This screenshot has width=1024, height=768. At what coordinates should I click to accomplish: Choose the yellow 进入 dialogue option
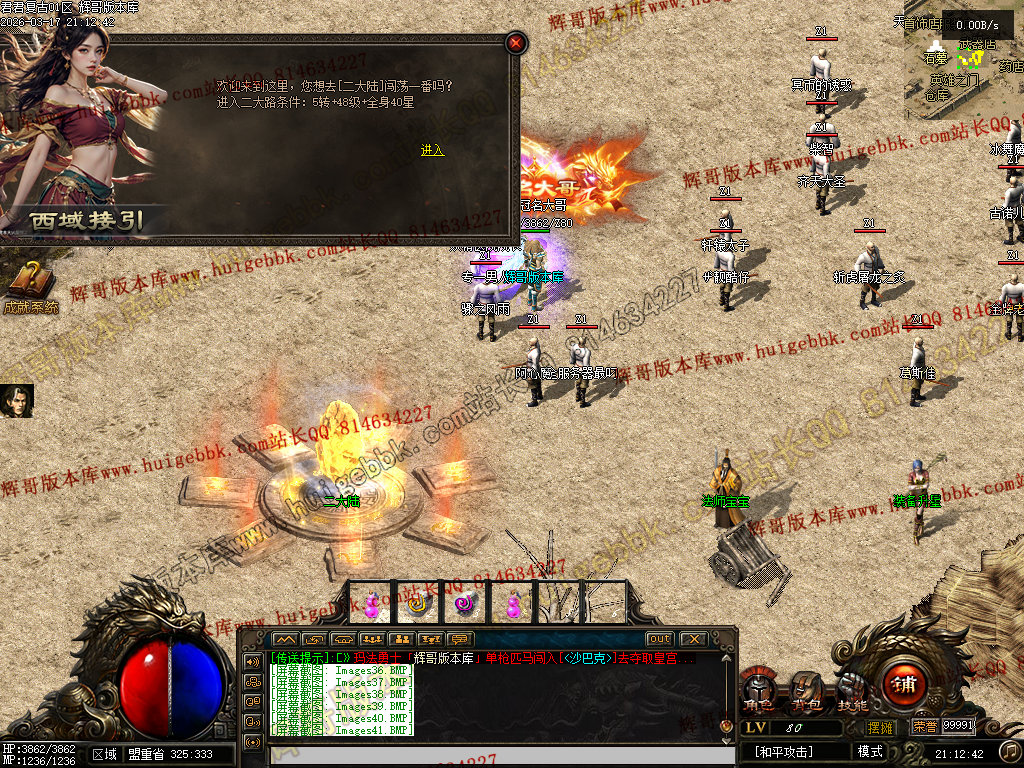(x=432, y=150)
